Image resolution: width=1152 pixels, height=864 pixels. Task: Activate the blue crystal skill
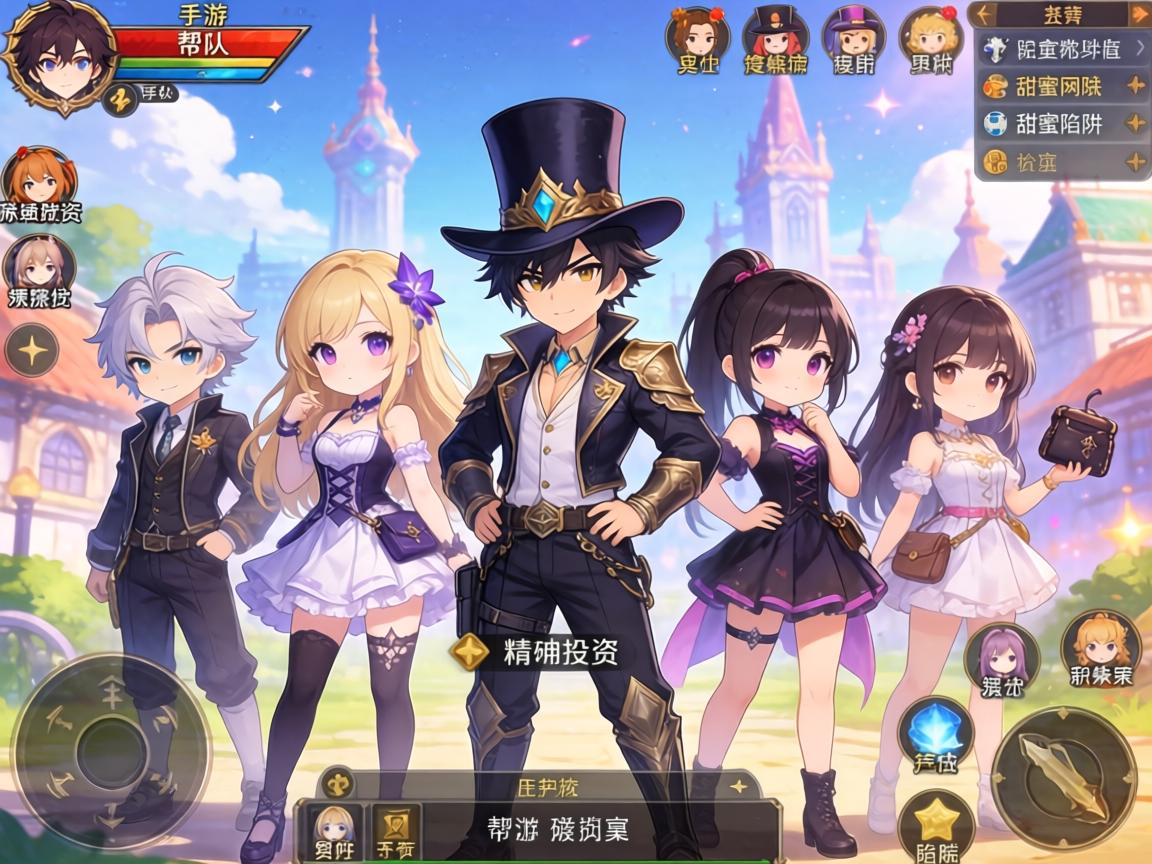coord(935,732)
